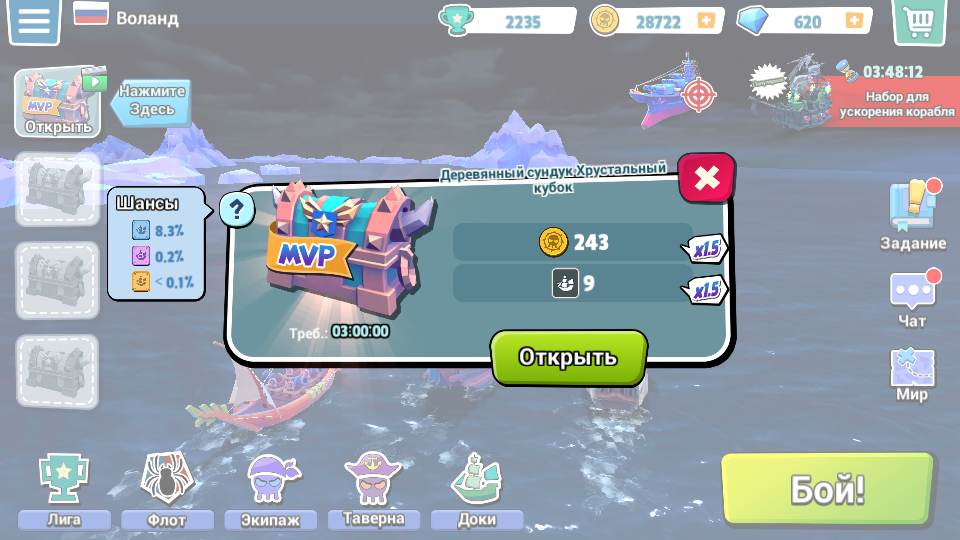Start a battle with Бой!
Viewport: 960px width, 540px height.
(x=827, y=490)
